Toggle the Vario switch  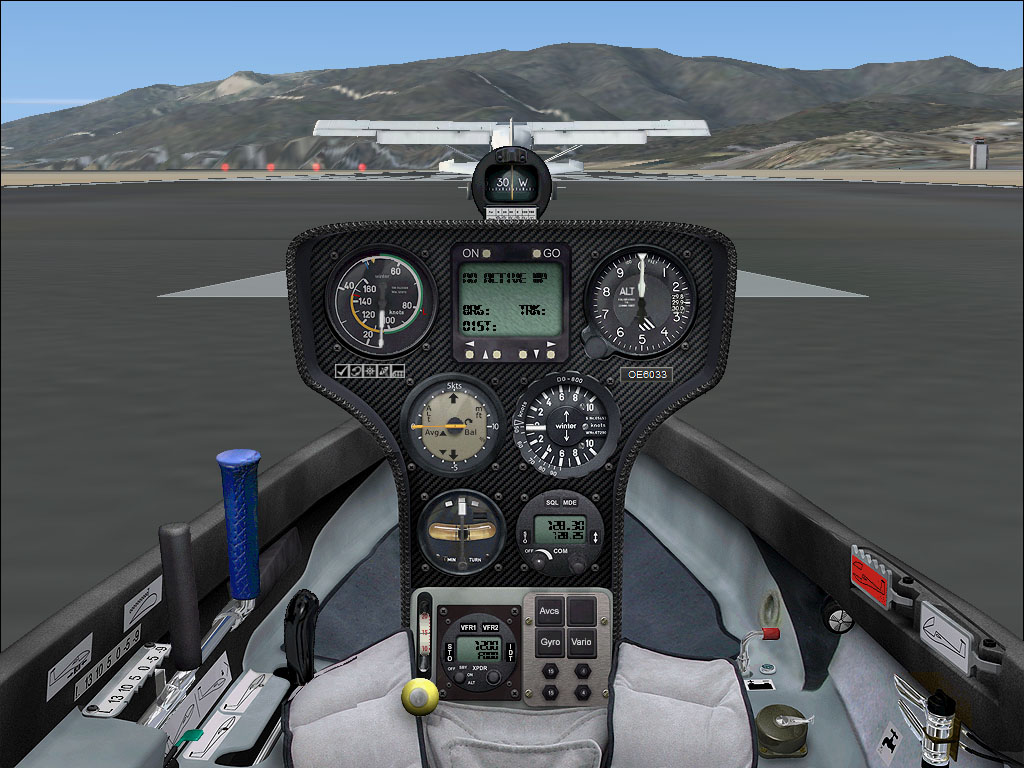click(x=582, y=641)
